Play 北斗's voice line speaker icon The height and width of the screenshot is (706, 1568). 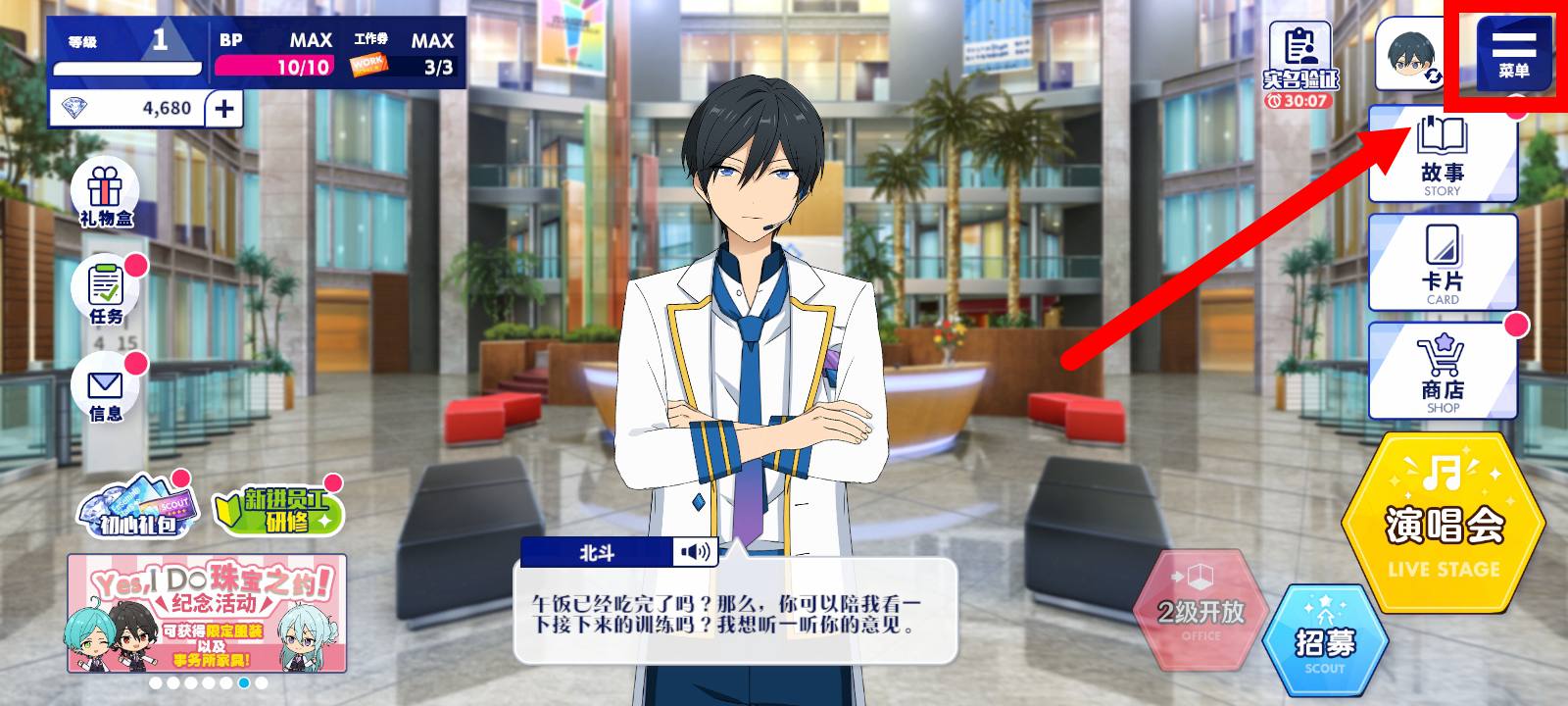(695, 552)
